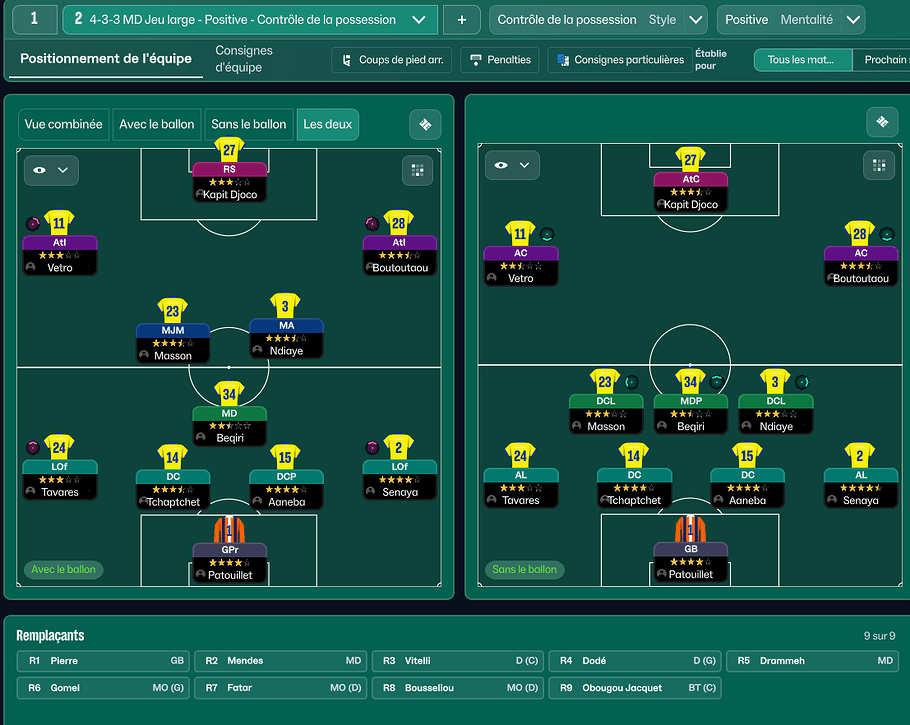Show the Vue combinée view
This screenshot has width=910, height=725.
63,124
